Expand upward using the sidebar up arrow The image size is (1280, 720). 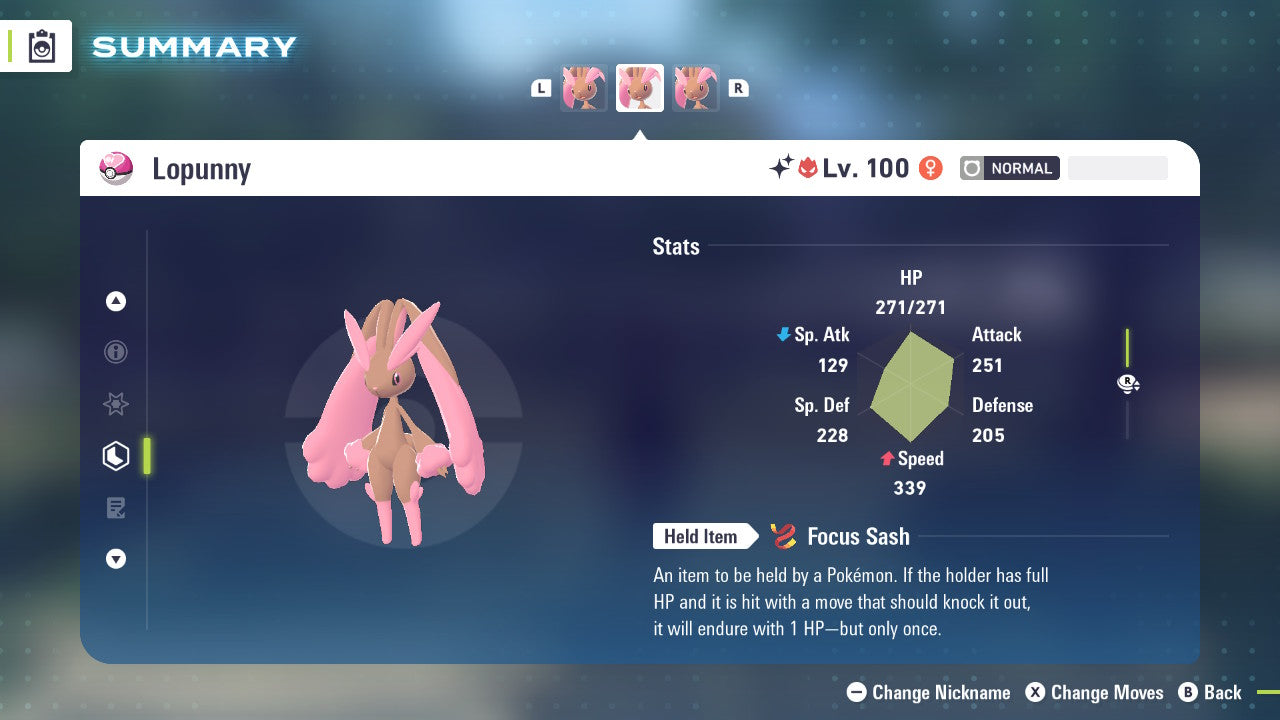(116, 301)
